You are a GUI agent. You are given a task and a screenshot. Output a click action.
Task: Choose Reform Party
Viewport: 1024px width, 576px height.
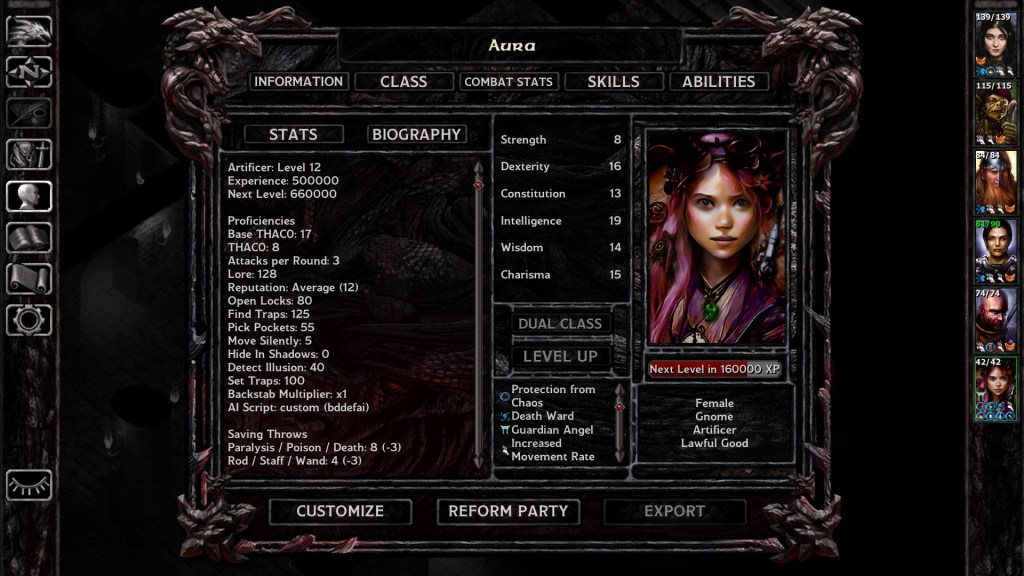point(508,511)
